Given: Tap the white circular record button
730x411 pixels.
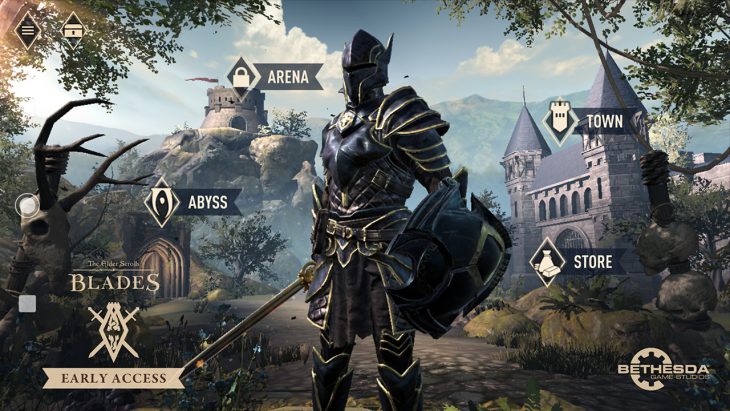Looking at the screenshot, I should coord(27,207).
